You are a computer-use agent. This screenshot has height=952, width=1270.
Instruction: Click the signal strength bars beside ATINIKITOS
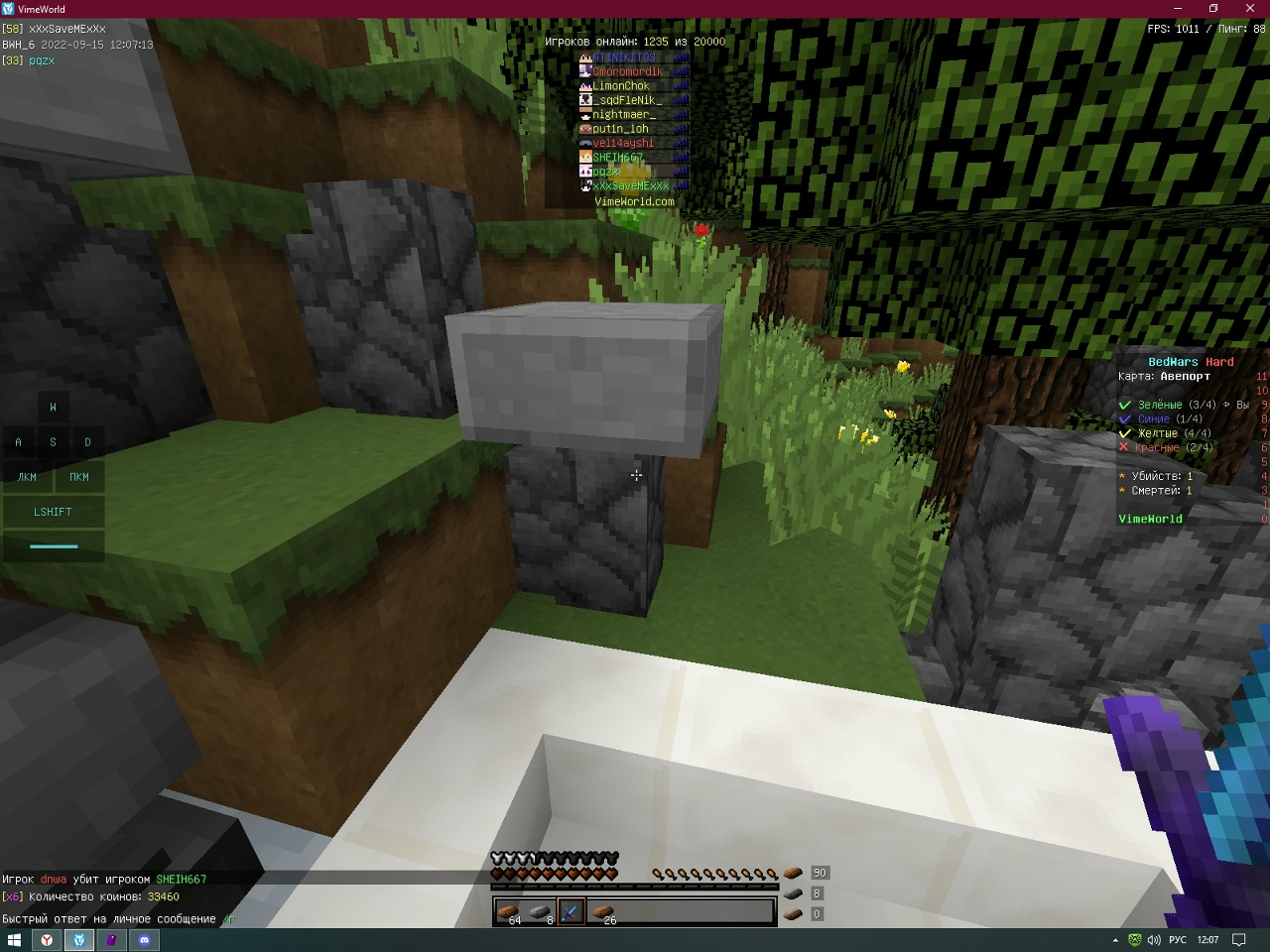coord(680,57)
